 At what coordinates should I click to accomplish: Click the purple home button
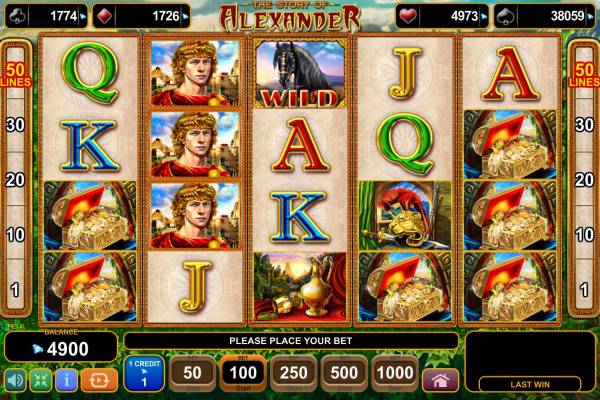point(440,380)
